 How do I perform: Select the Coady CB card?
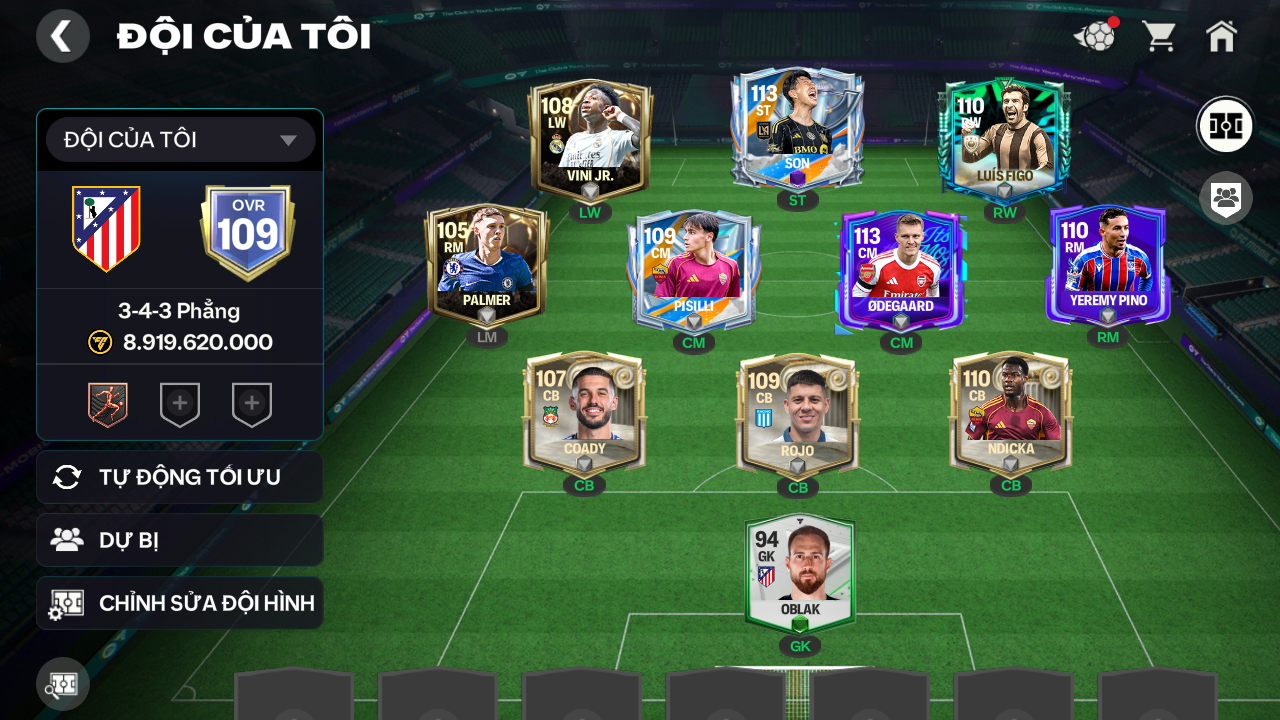click(x=584, y=413)
